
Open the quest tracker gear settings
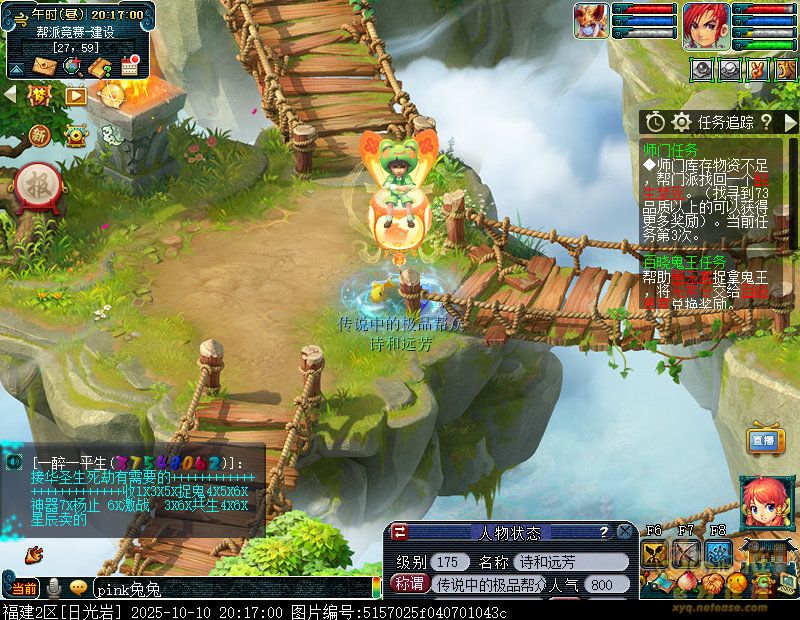(682, 122)
